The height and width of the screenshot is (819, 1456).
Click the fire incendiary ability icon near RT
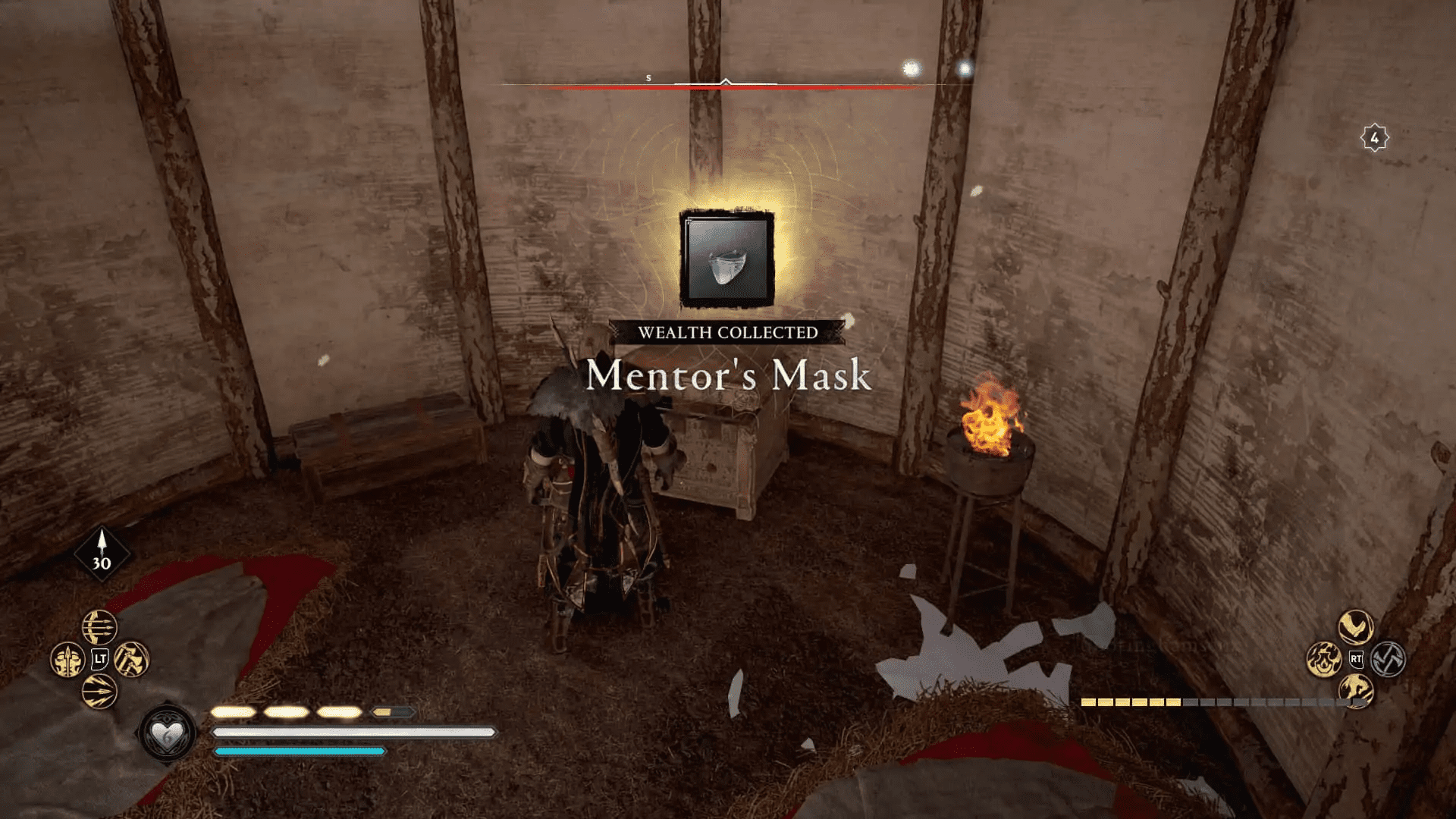coord(1325,659)
